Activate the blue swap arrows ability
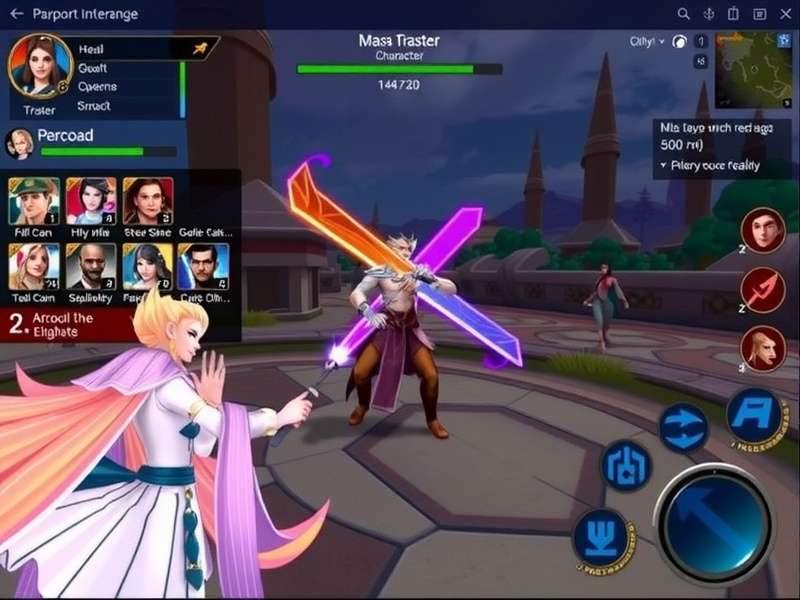The width and height of the screenshot is (800, 600). pos(684,427)
